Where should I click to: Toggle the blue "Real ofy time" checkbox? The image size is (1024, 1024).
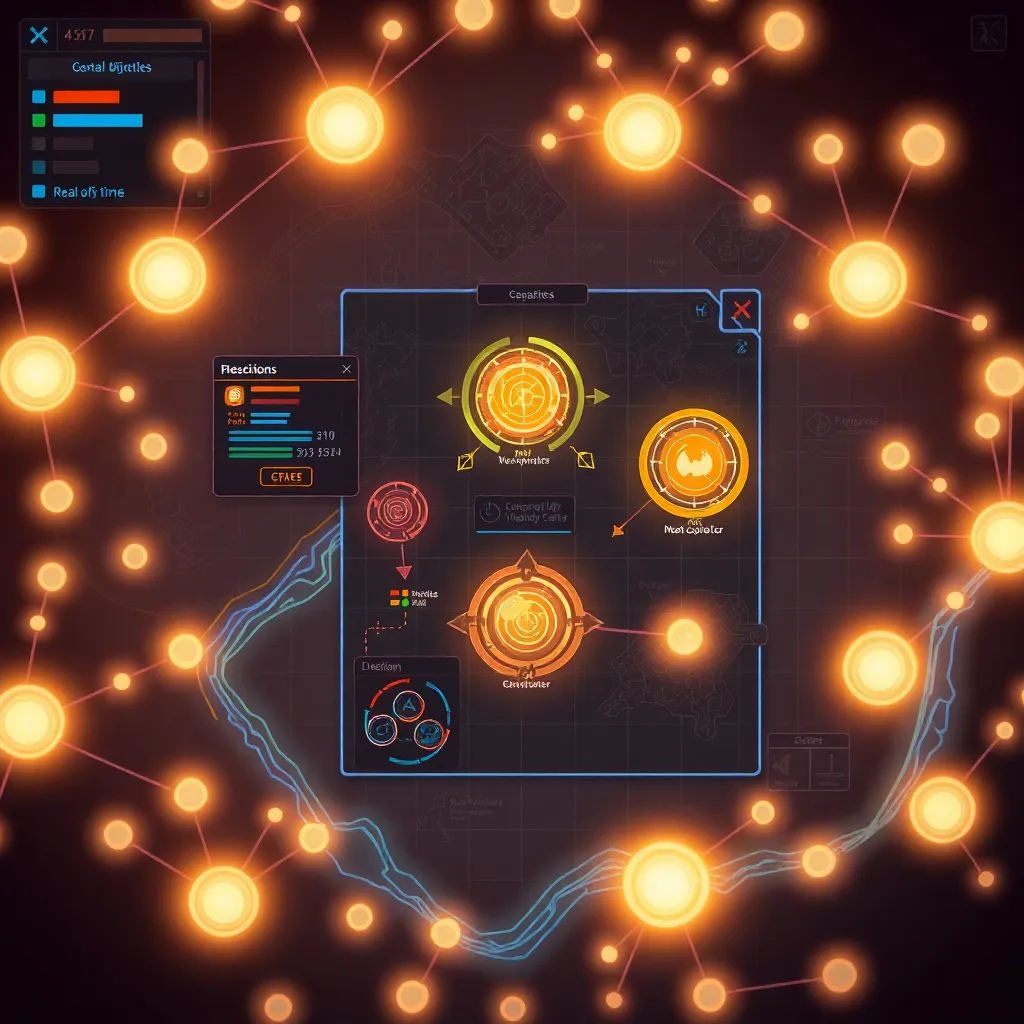tap(39, 191)
